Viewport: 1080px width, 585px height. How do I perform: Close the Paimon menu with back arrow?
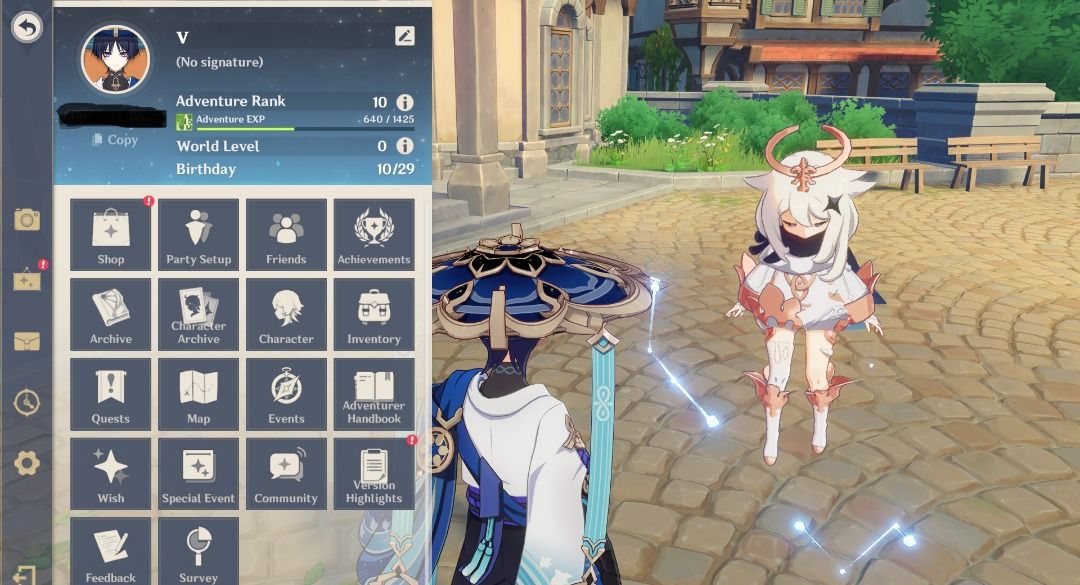27,28
